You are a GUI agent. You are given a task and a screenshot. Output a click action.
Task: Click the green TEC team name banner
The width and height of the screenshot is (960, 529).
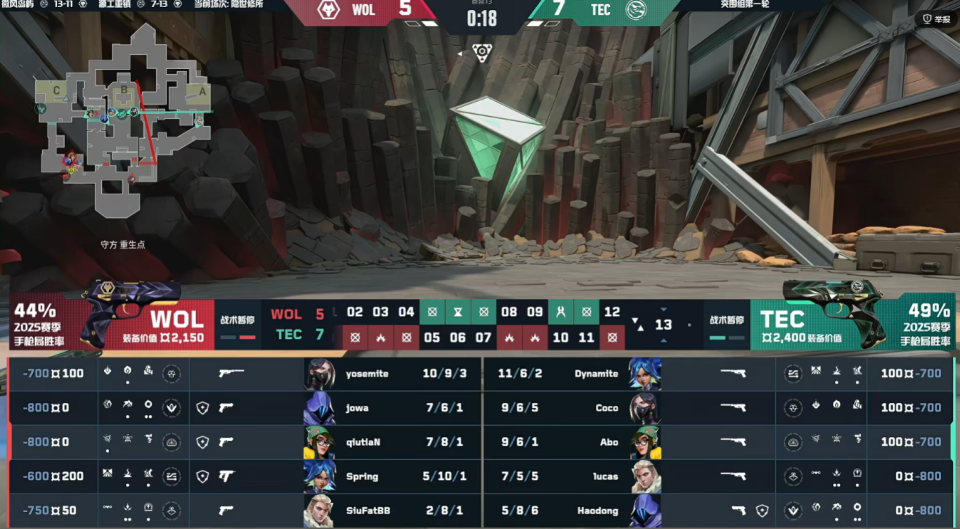[782, 320]
